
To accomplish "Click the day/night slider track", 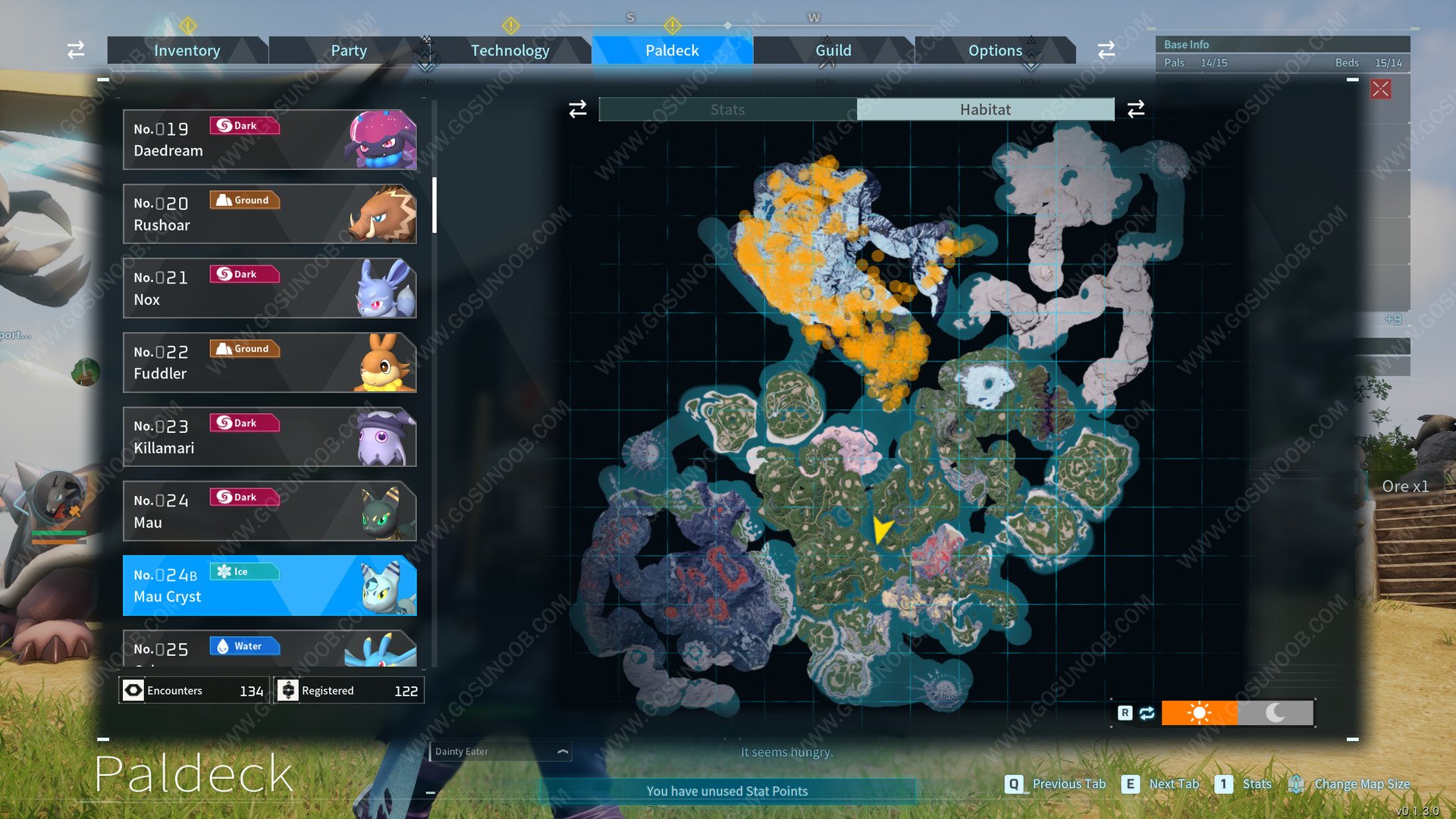I will [x=1238, y=713].
